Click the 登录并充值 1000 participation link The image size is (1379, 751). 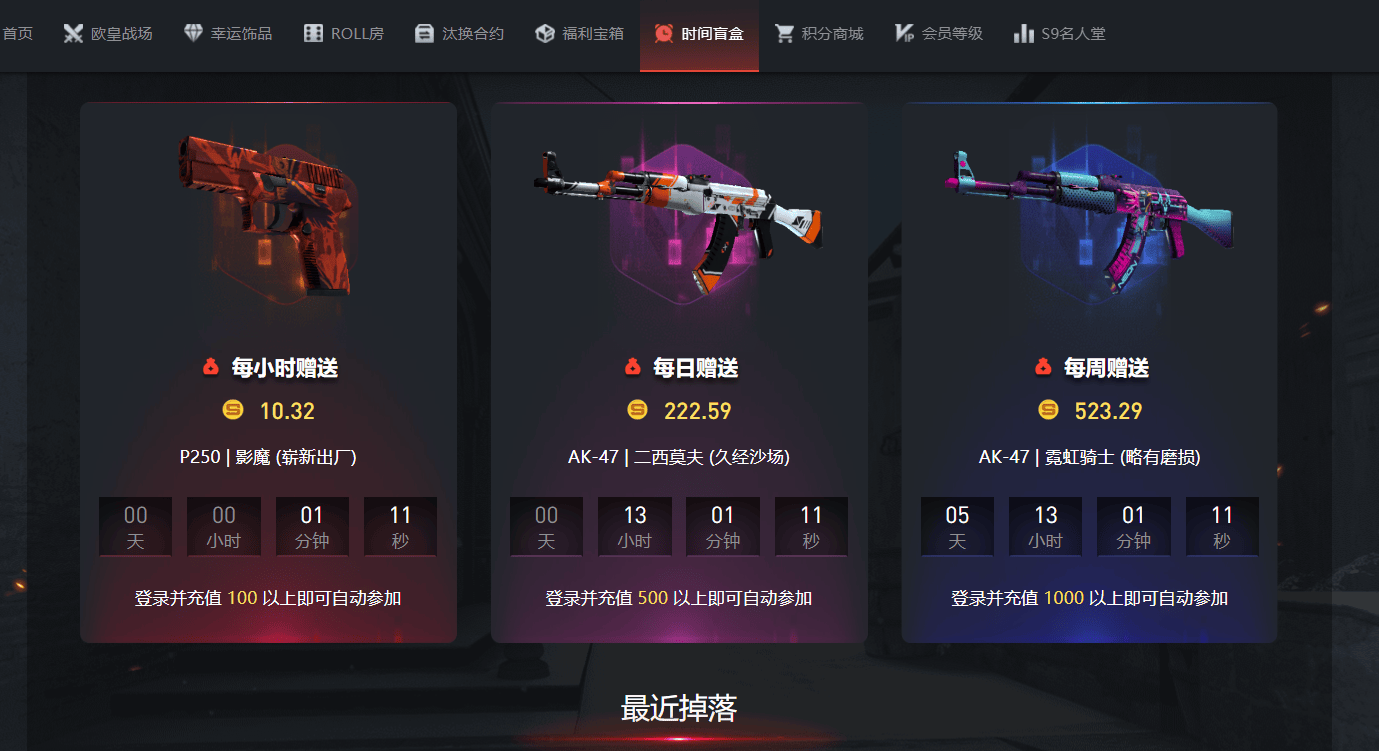(x=1089, y=596)
